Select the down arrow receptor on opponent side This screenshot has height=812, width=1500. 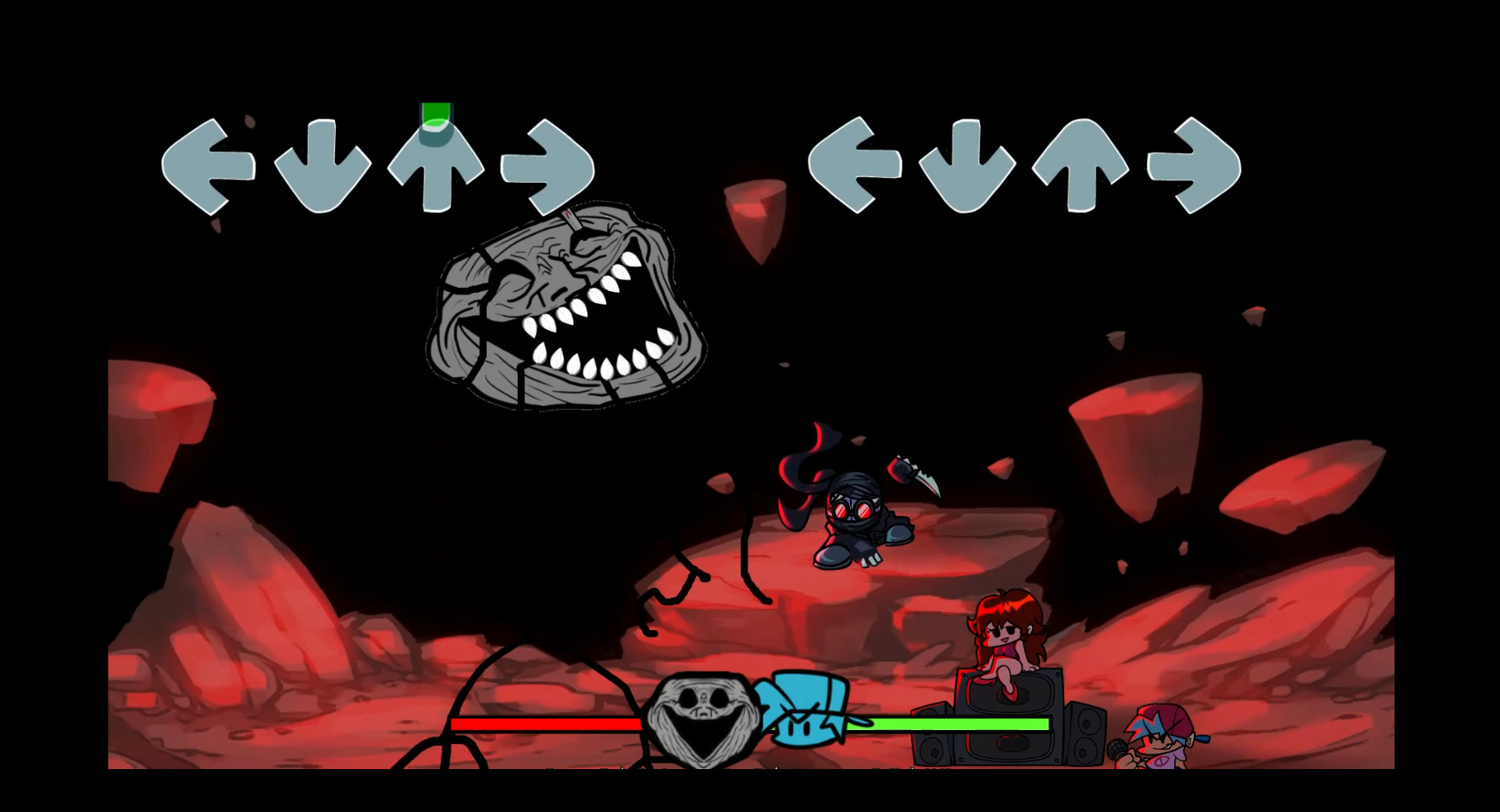click(324, 164)
